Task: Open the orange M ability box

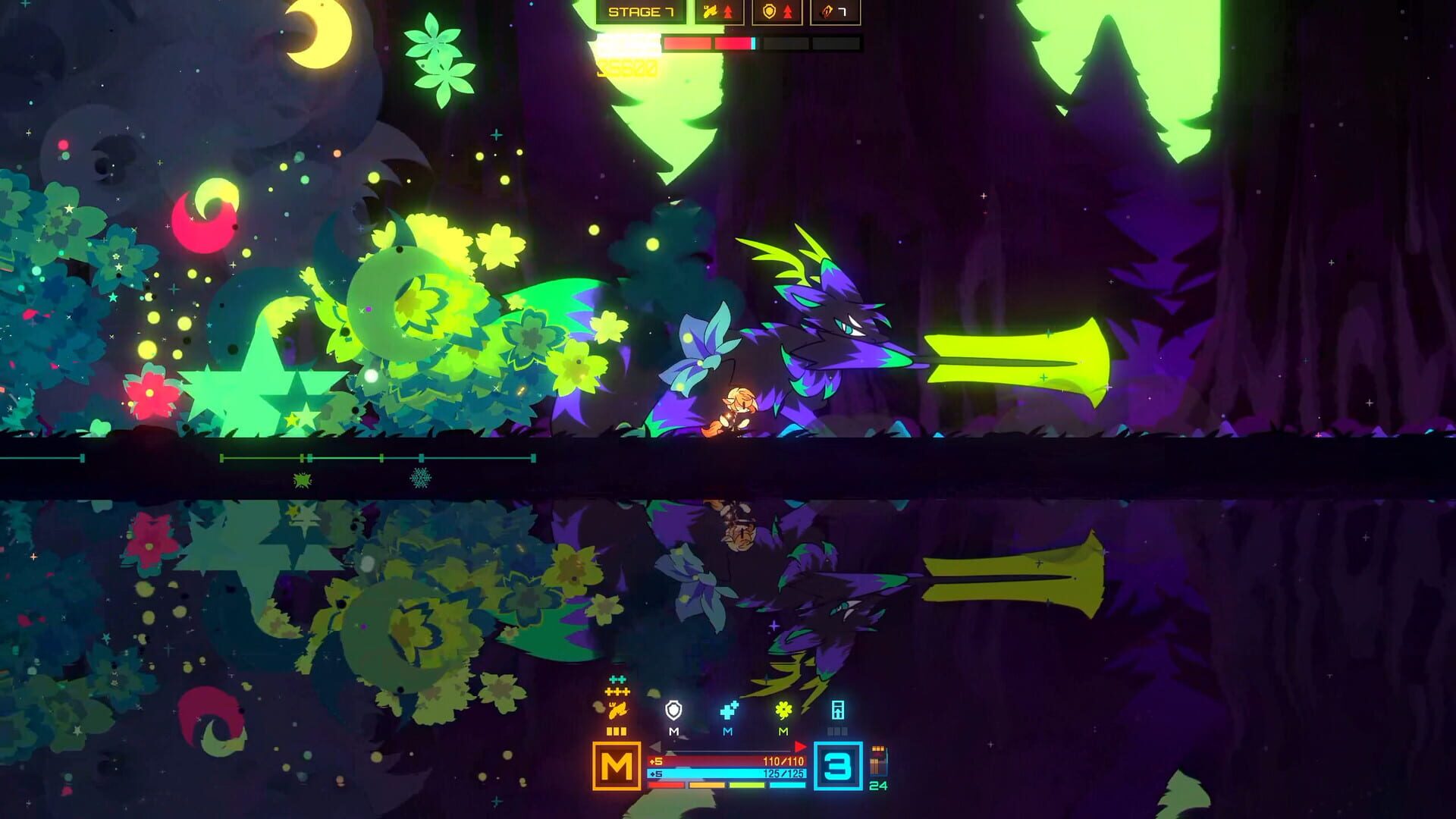Action: 617,766
